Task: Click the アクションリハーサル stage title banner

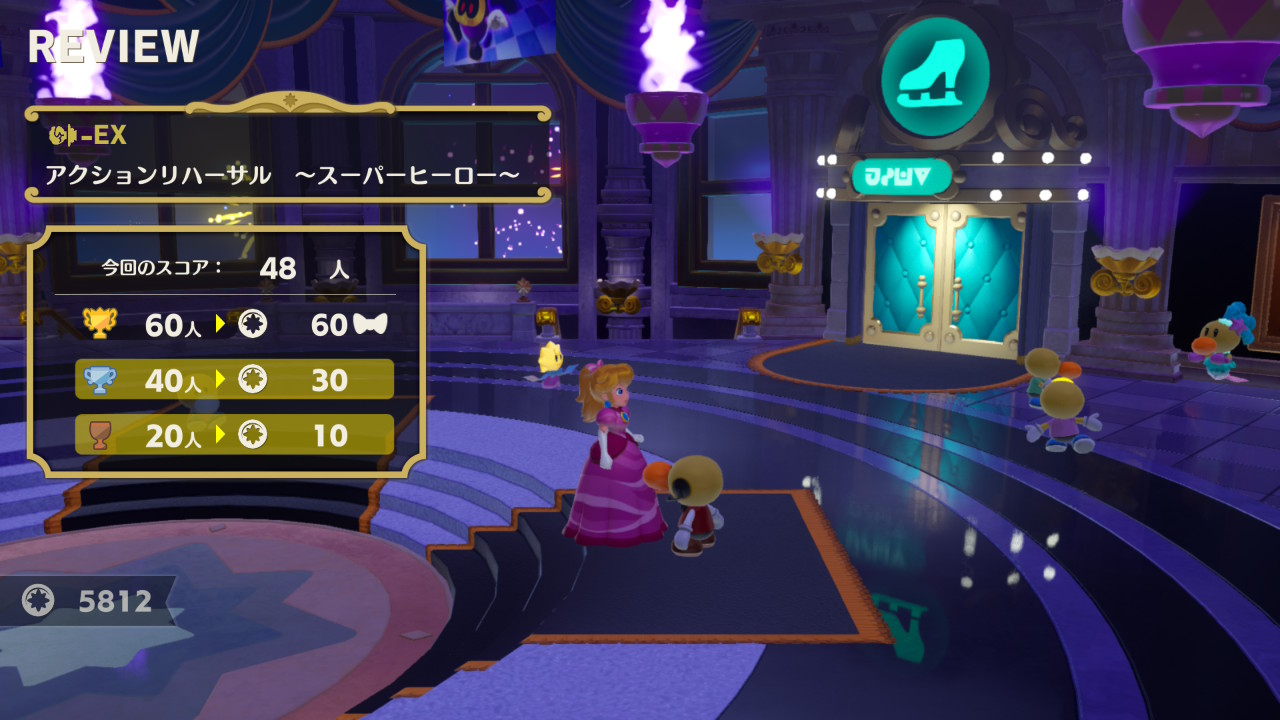Action: 288,154
